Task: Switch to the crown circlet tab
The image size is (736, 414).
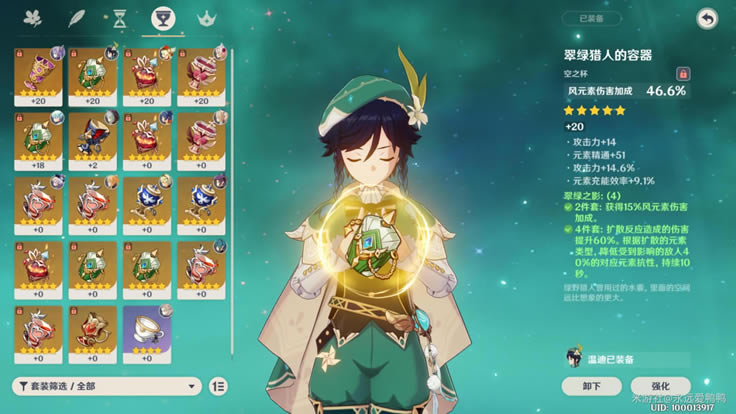Action: click(x=206, y=19)
